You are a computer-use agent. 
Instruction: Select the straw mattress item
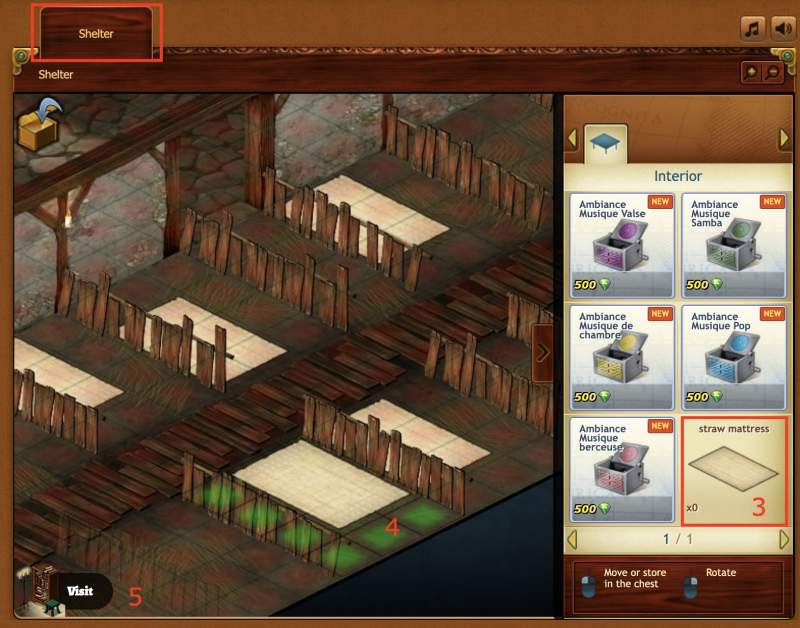coord(734,469)
